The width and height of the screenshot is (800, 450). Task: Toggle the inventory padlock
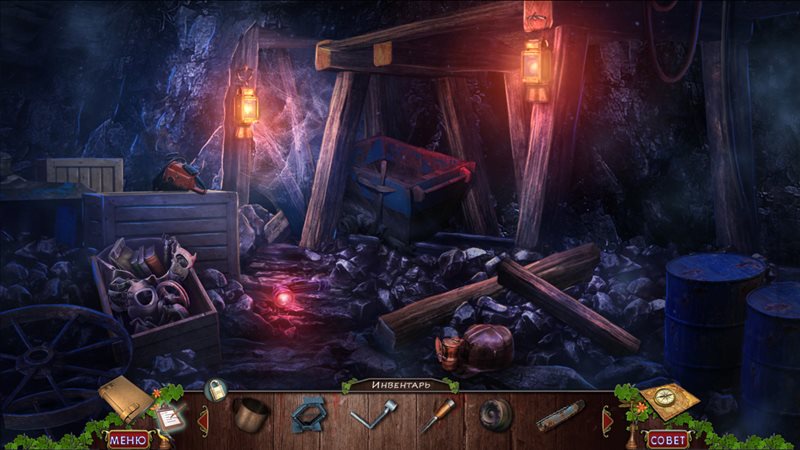214,390
